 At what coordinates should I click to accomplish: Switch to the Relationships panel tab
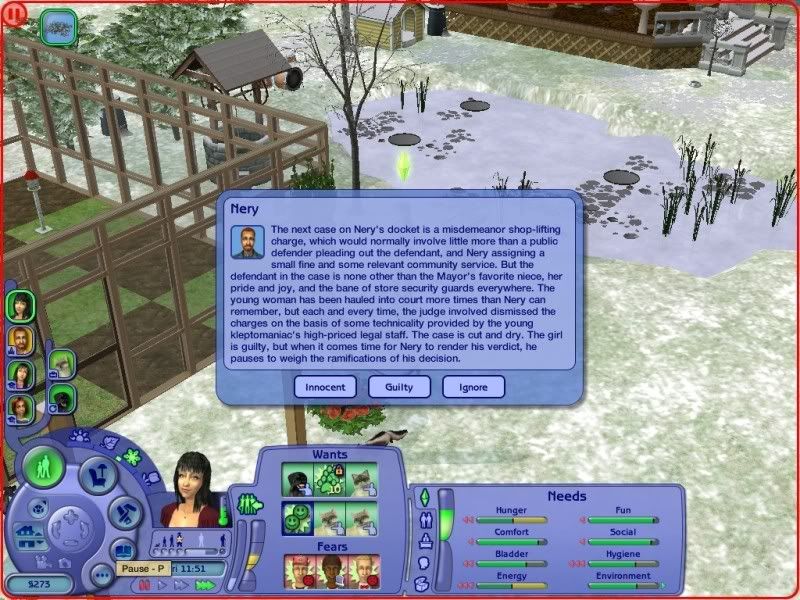pyautogui.click(x=422, y=520)
